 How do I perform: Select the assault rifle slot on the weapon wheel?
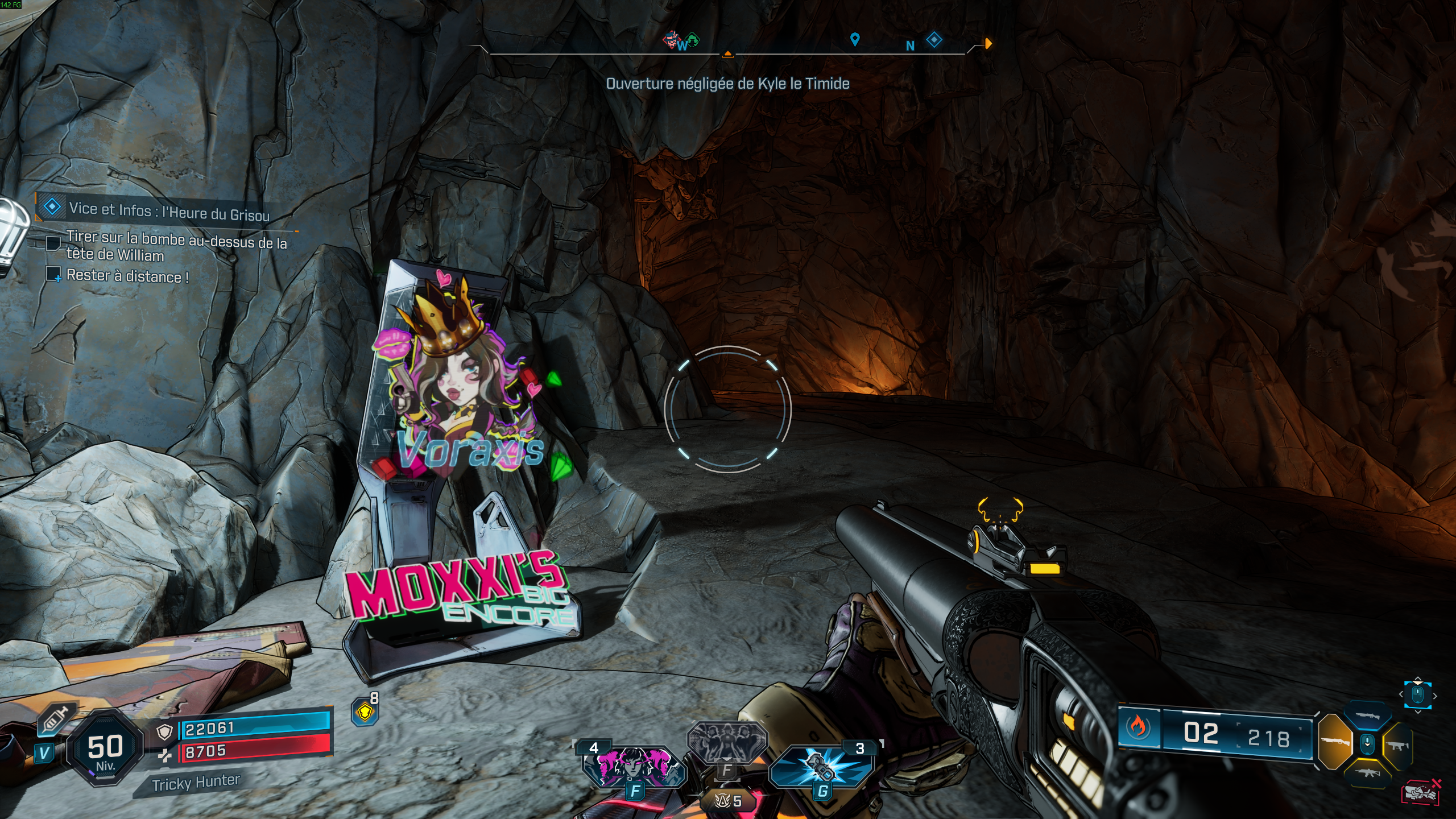(1367, 773)
